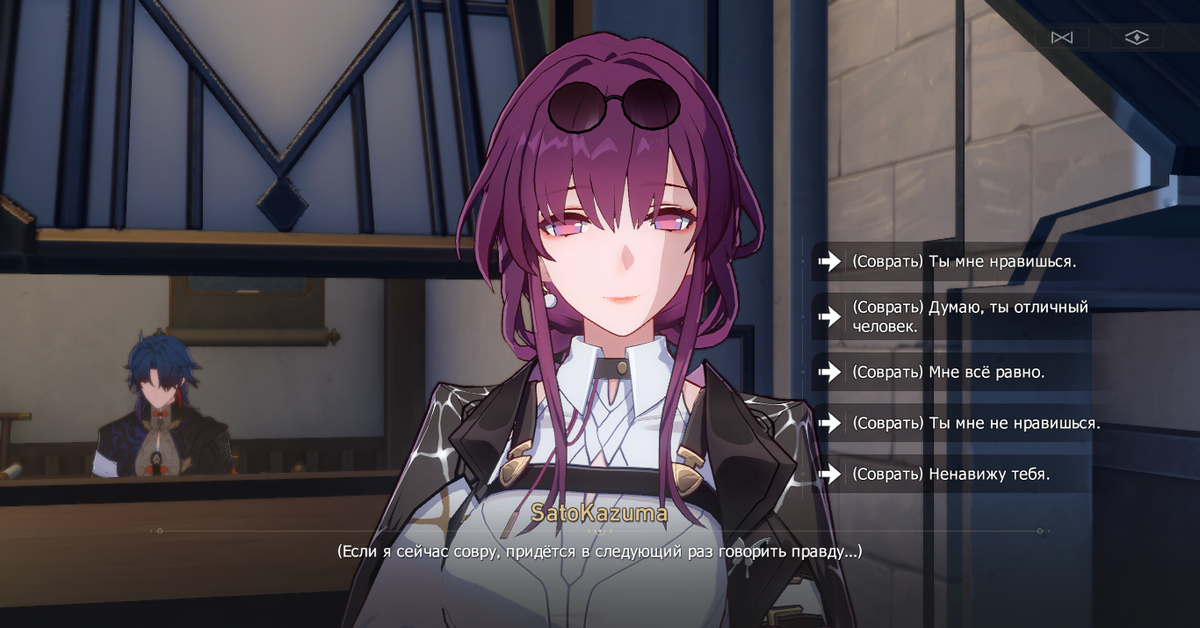Click the eye-shaped hide interface button
1200x628 pixels.
pos(1136,38)
